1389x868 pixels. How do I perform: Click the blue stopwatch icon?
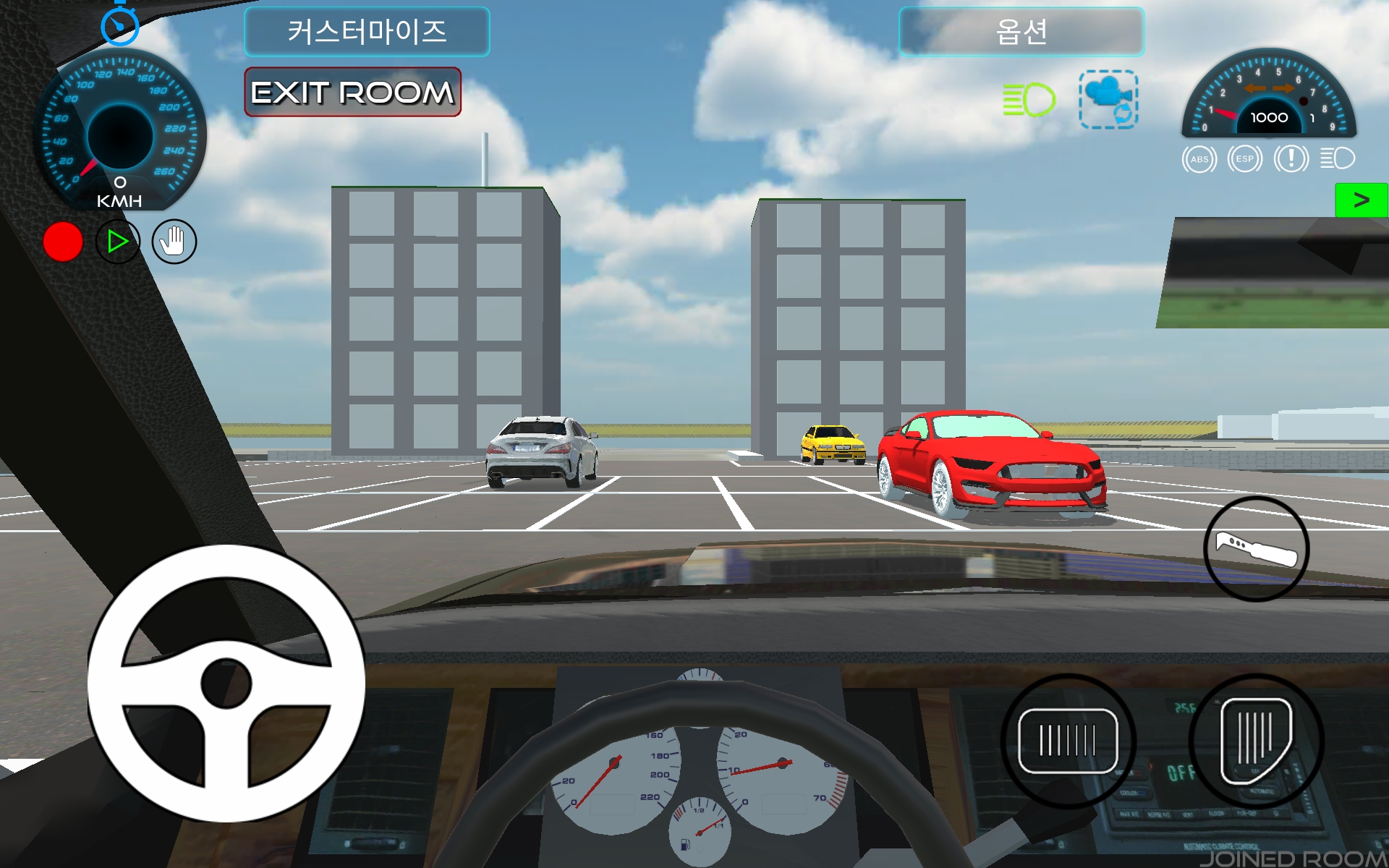click(x=119, y=26)
